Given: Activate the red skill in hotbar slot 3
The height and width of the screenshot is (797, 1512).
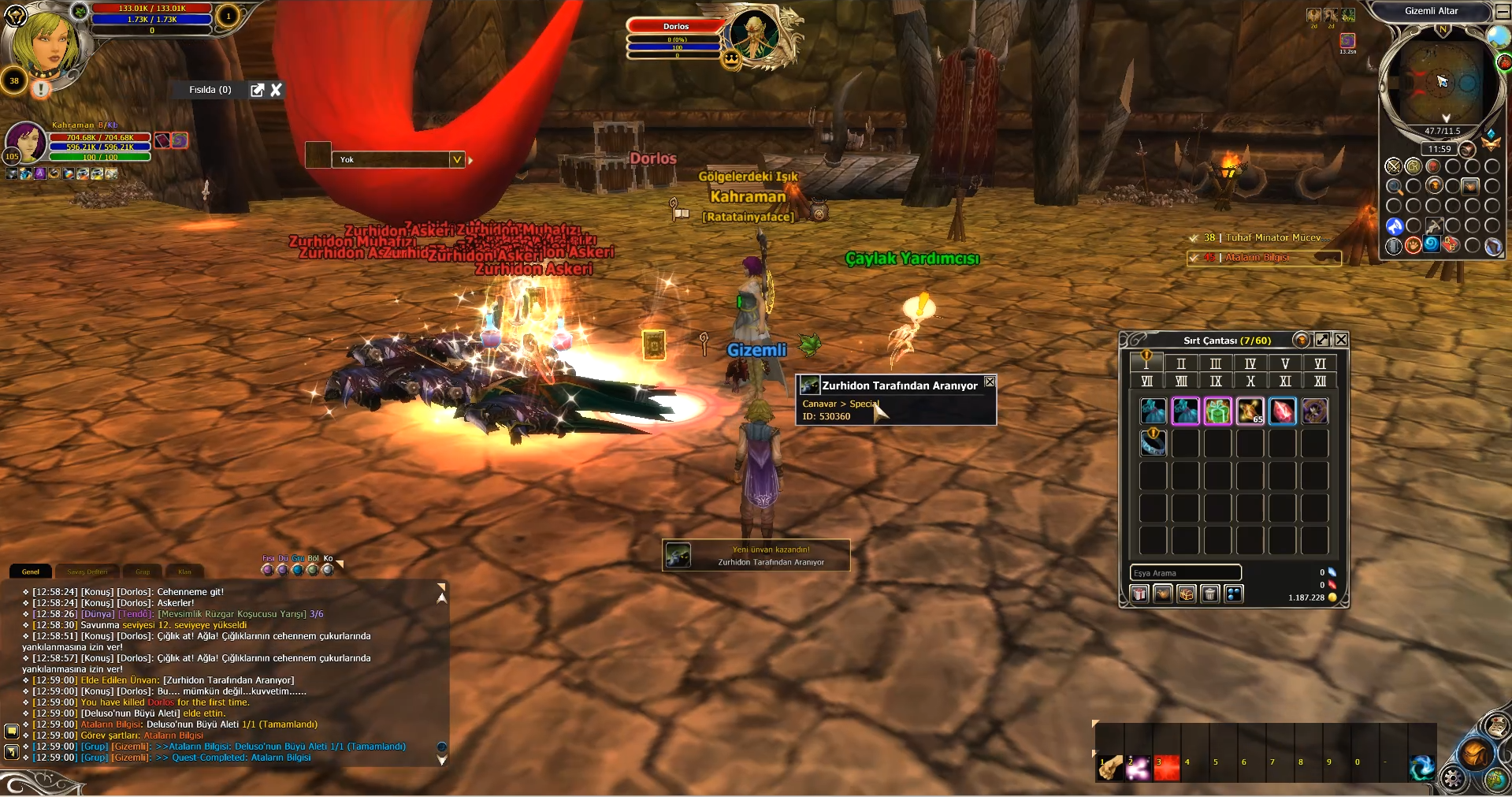Looking at the screenshot, I should (1166, 768).
